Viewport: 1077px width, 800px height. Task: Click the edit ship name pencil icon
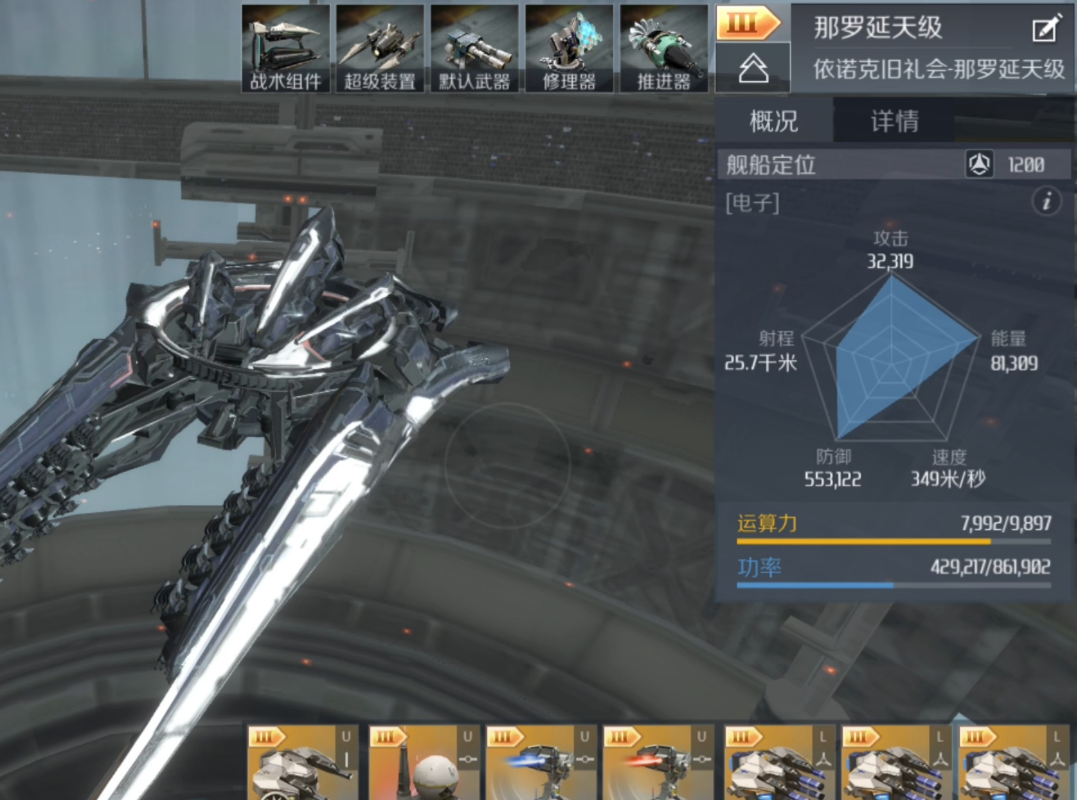point(1045,28)
